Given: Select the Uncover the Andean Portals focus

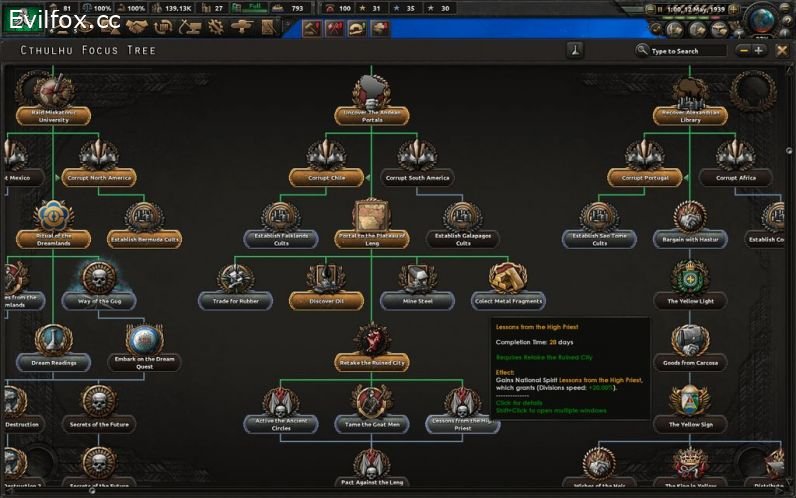Looking at the screenshot, I should click(370, 115).
